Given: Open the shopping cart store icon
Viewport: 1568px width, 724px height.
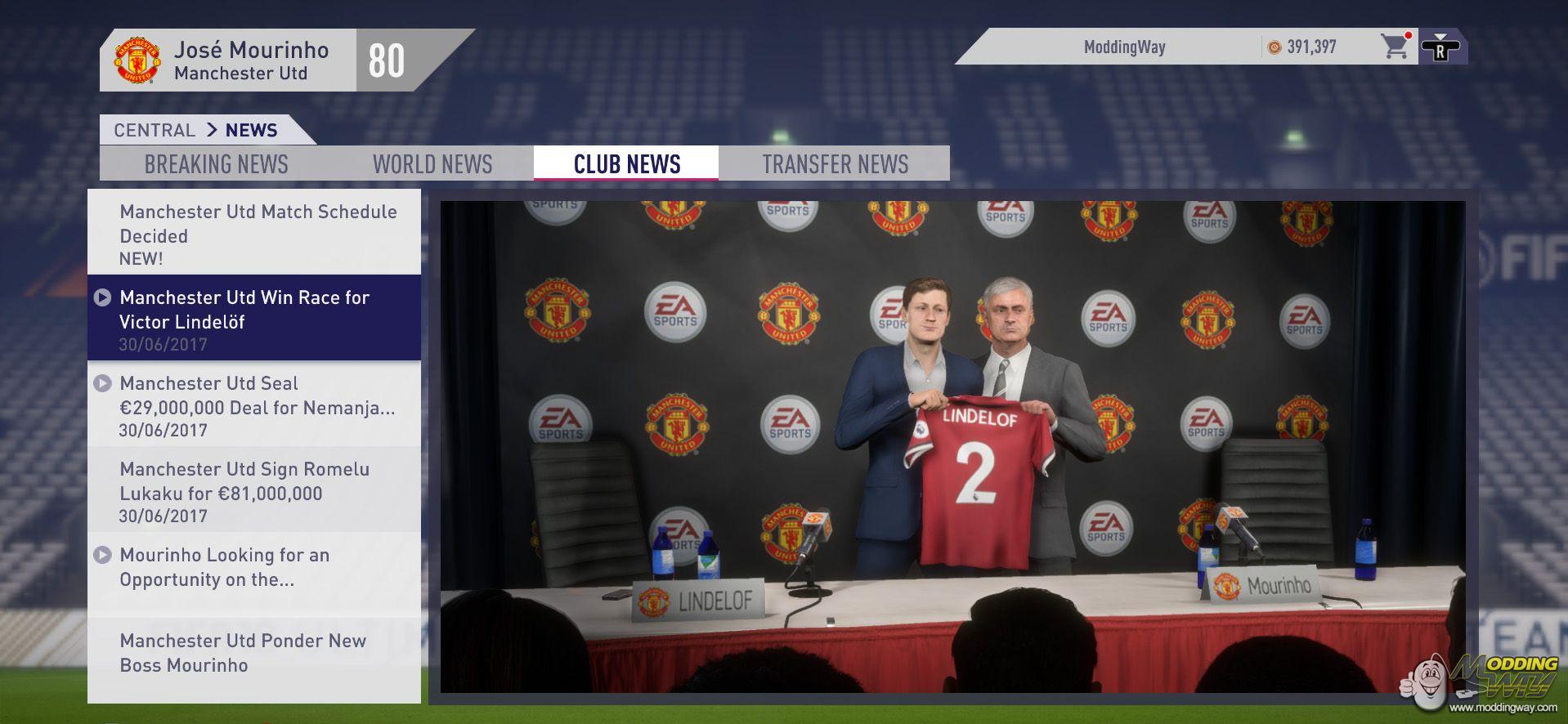Looking at the screenshot, I should pyautogui.click(x=1395, y=47).
